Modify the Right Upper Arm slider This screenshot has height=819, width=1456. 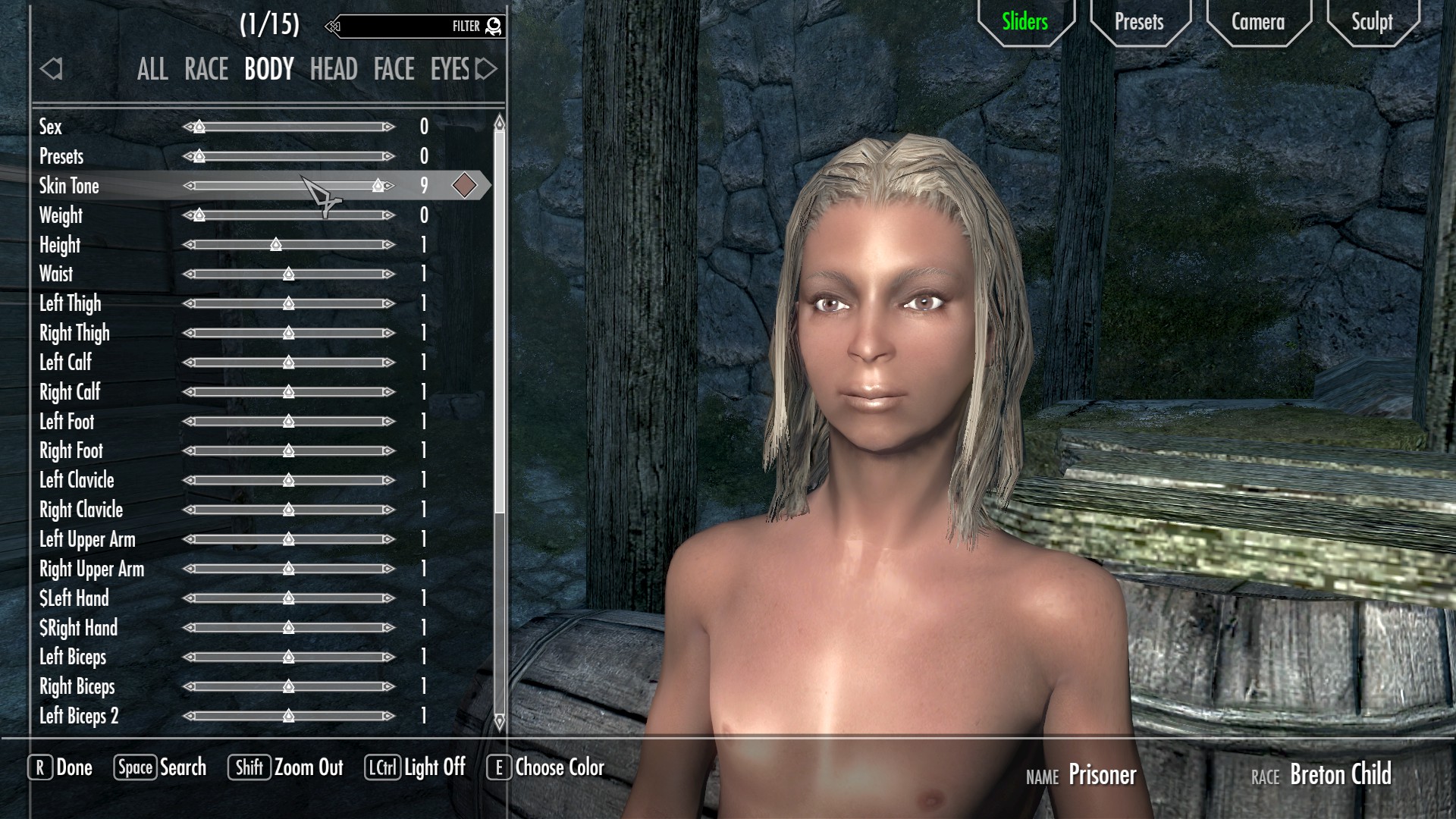point(288,569)
